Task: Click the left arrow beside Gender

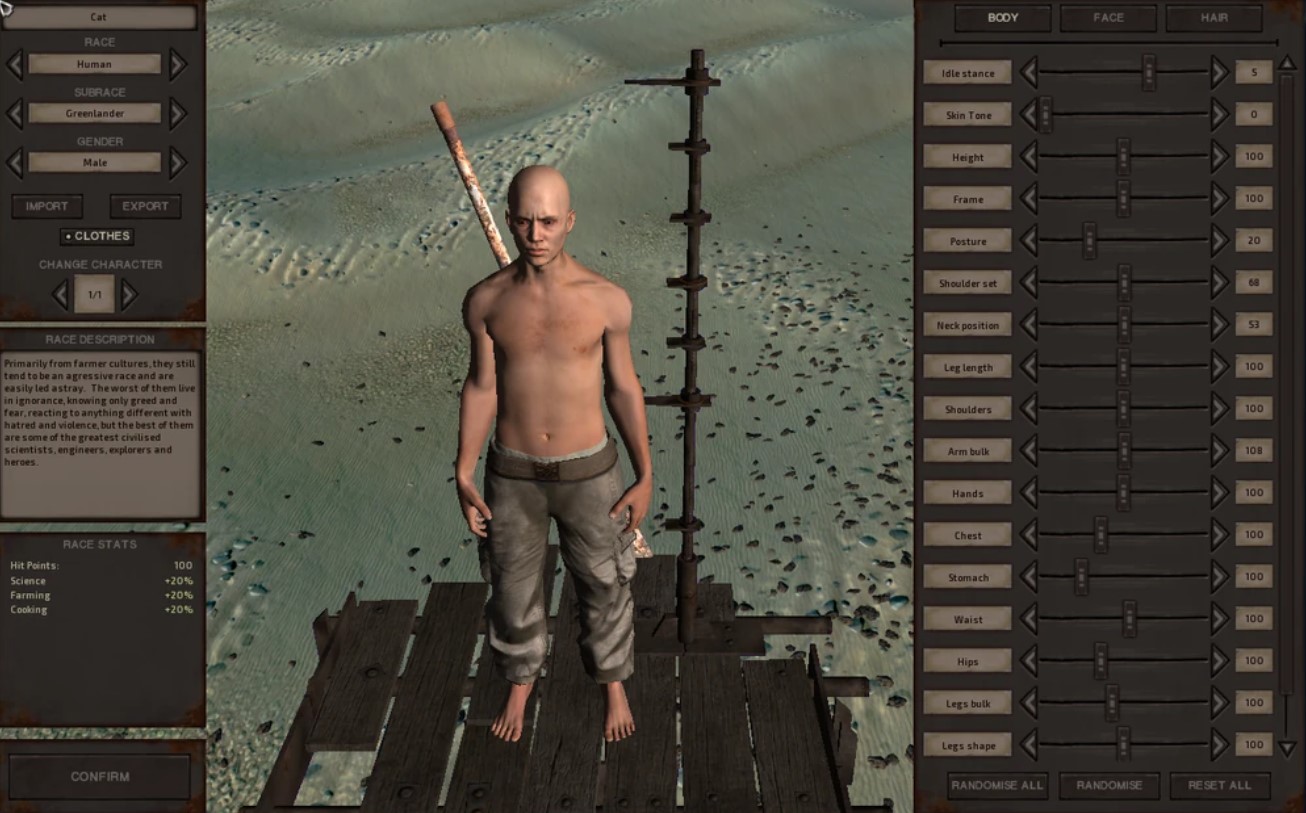Action: [x=14, y=162]
